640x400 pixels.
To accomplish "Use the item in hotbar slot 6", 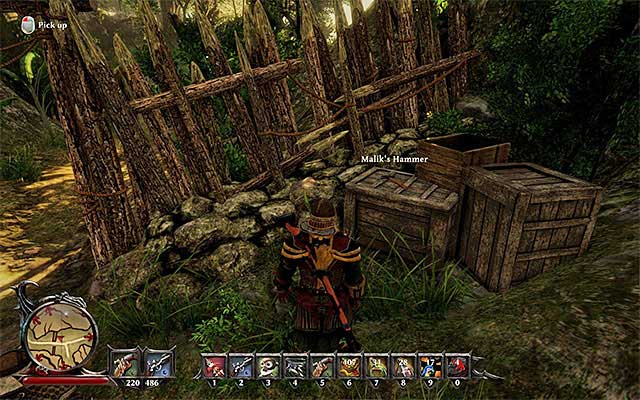I will pos(349,366).
